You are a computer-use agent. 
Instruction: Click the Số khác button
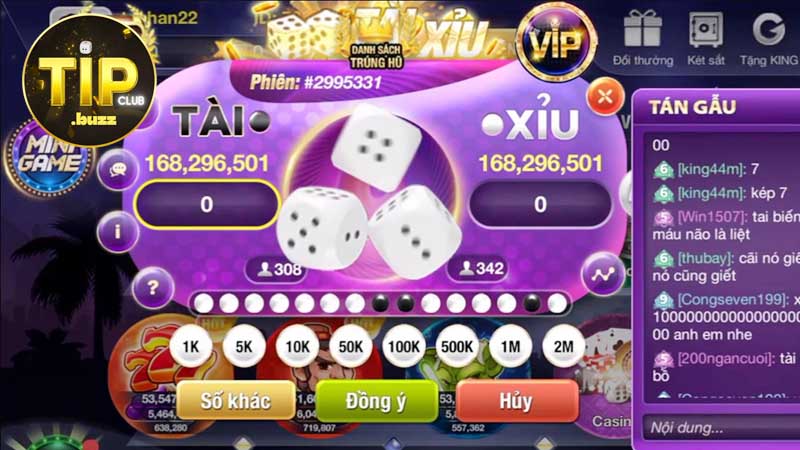pos(236,401)
